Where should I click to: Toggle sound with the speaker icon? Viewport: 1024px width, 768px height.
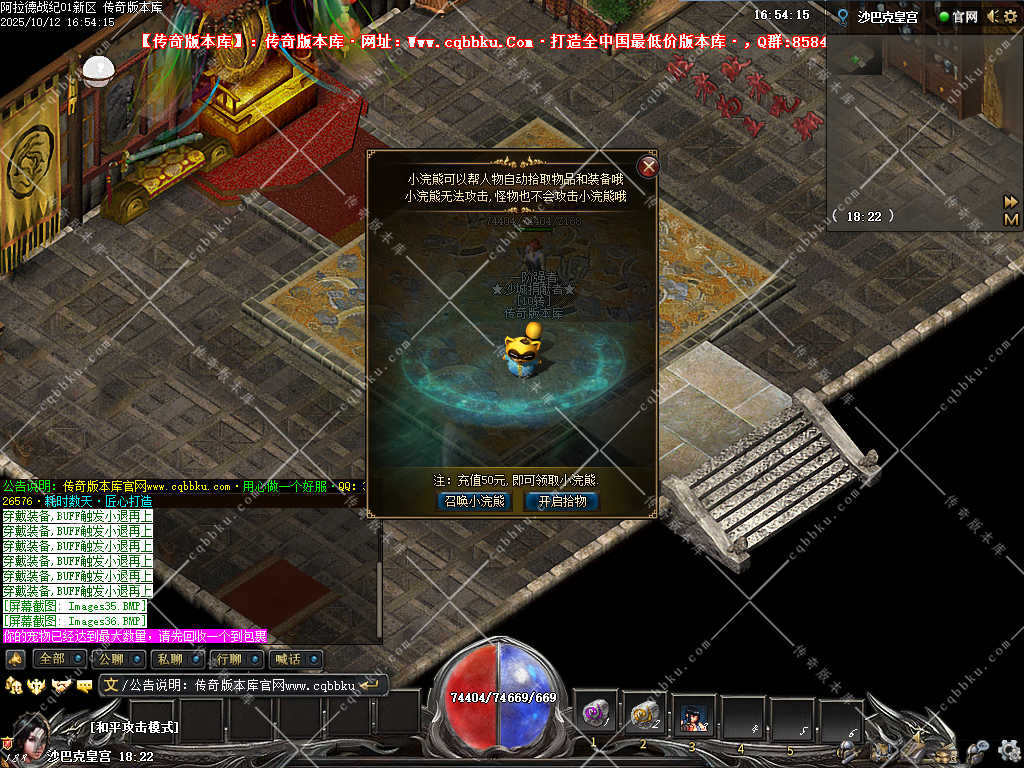992,16
